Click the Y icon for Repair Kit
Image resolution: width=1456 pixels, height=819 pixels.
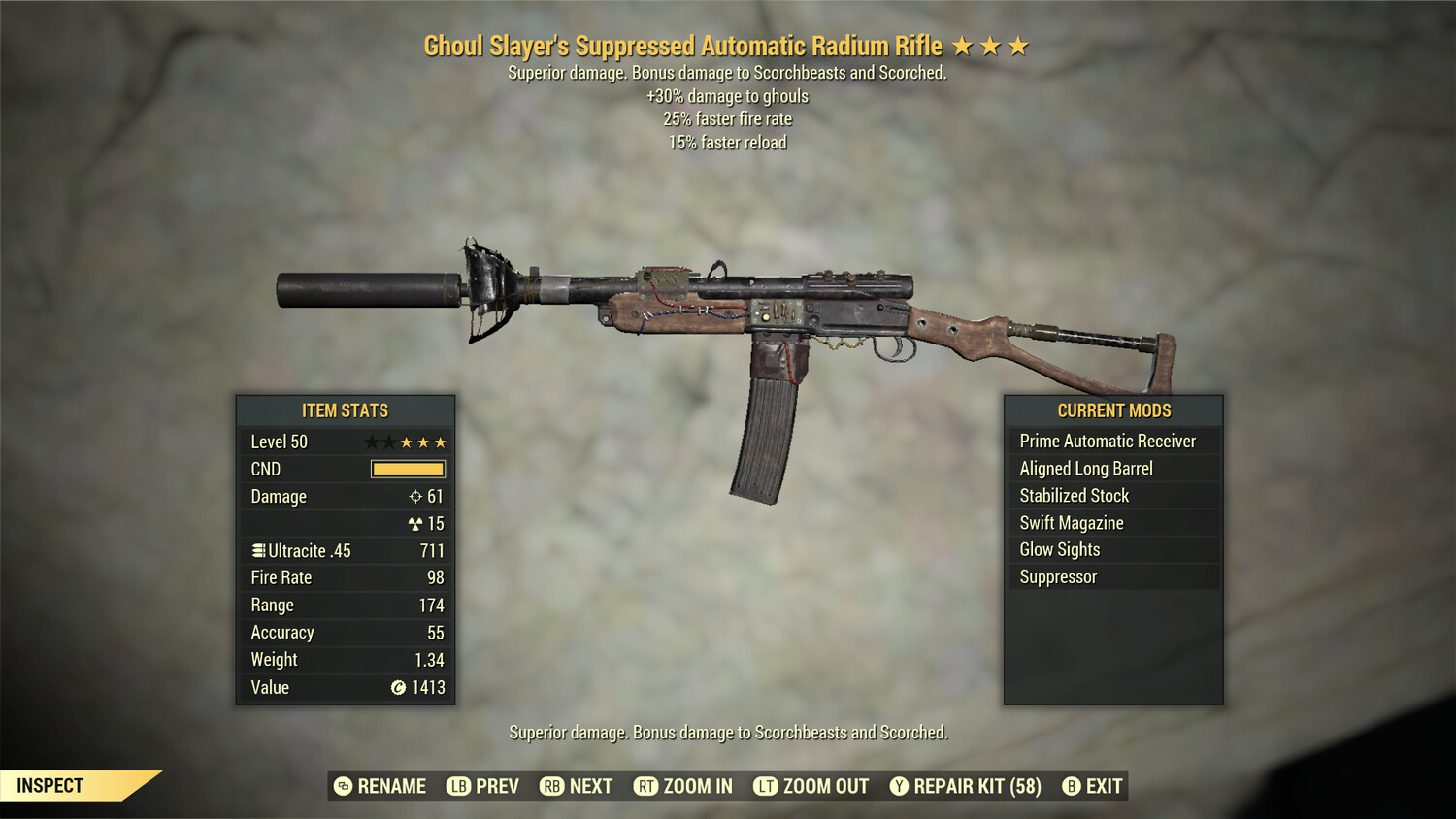pos(897,786)
